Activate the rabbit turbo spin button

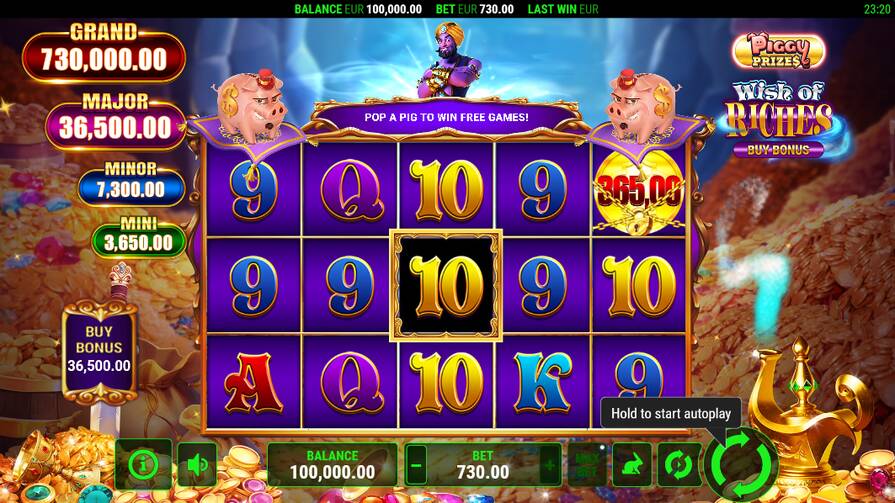[x=631, y=464]
